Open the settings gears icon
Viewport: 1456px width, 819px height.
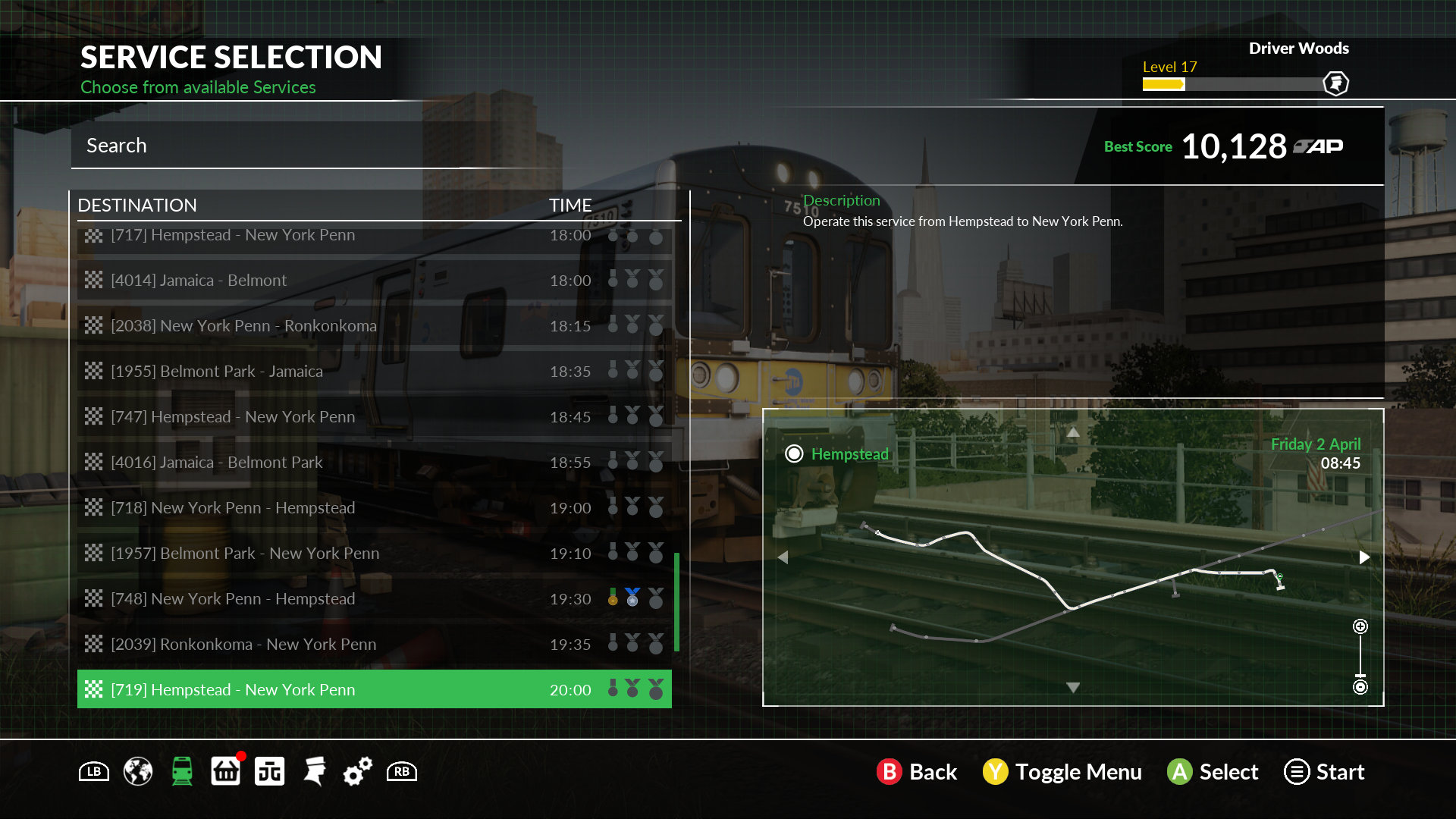357,772
